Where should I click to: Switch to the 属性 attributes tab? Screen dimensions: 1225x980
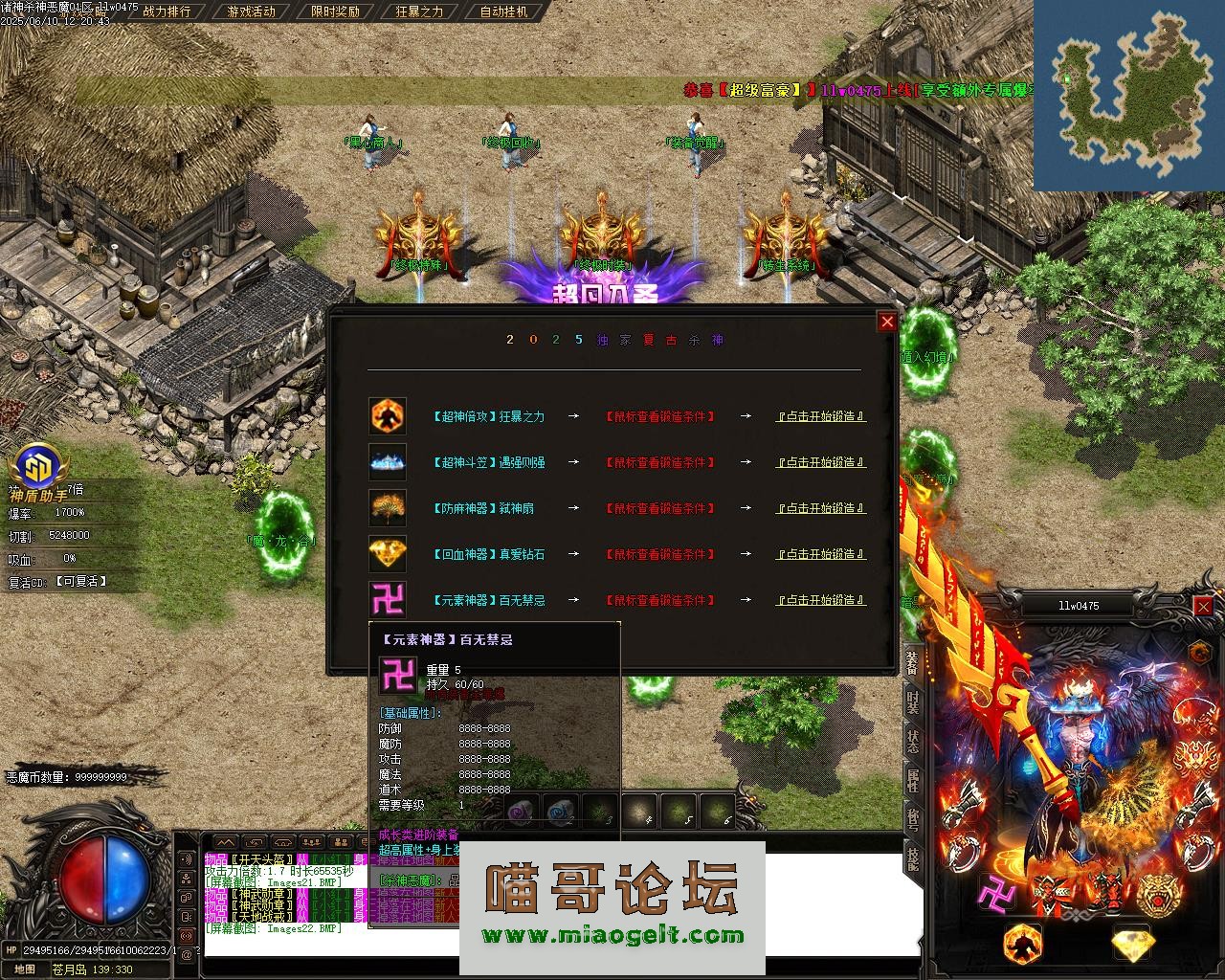click(x=912, y=780)
